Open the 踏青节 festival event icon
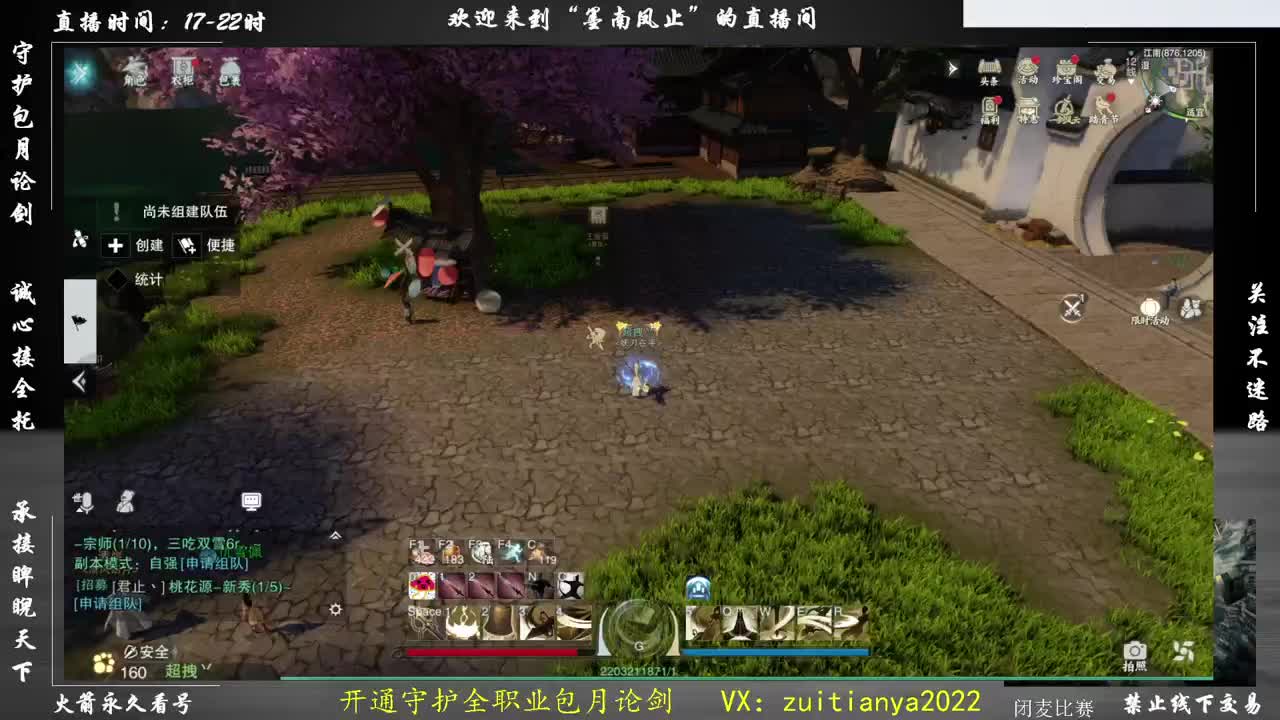 click(1104, 104)
